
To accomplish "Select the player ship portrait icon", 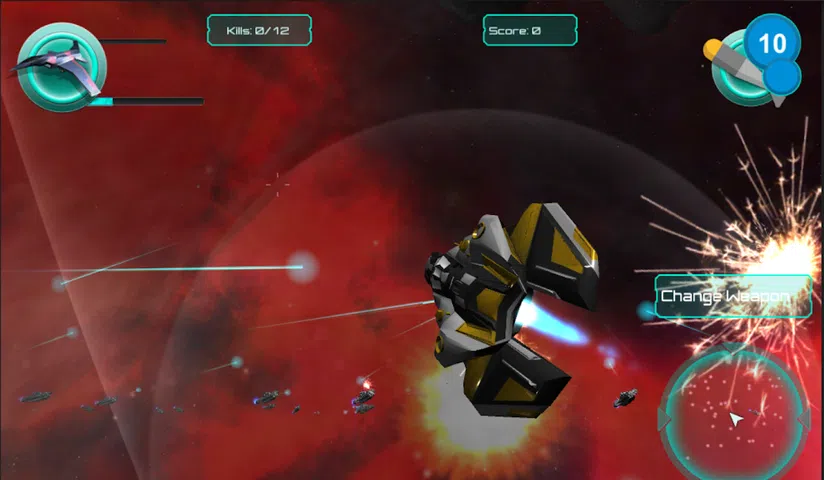I will (60, 66).
